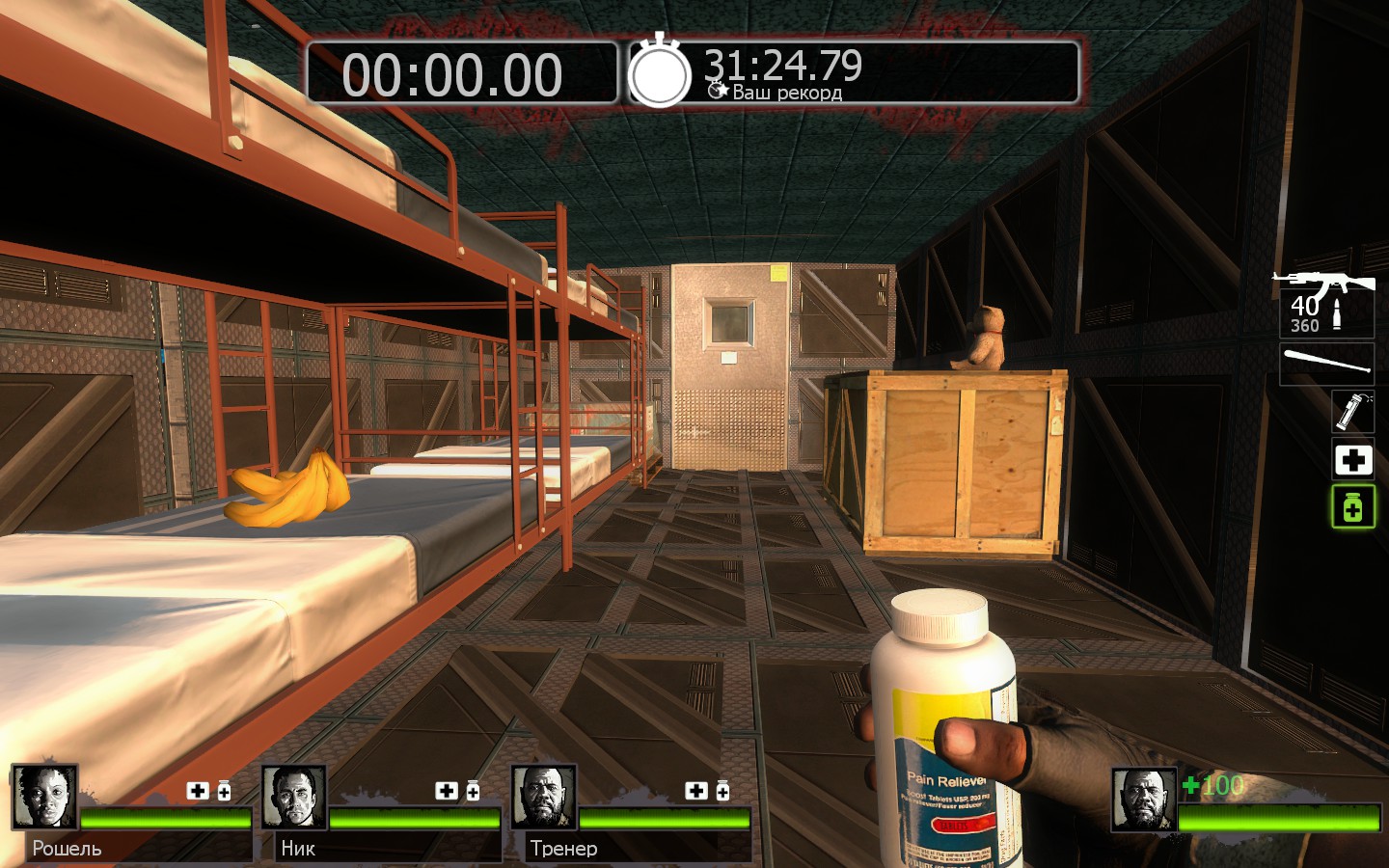This screenshot has width=1389, height=868.
Task: Switch to the baseball bat melee slot
Action: [x=1326, y=364]
